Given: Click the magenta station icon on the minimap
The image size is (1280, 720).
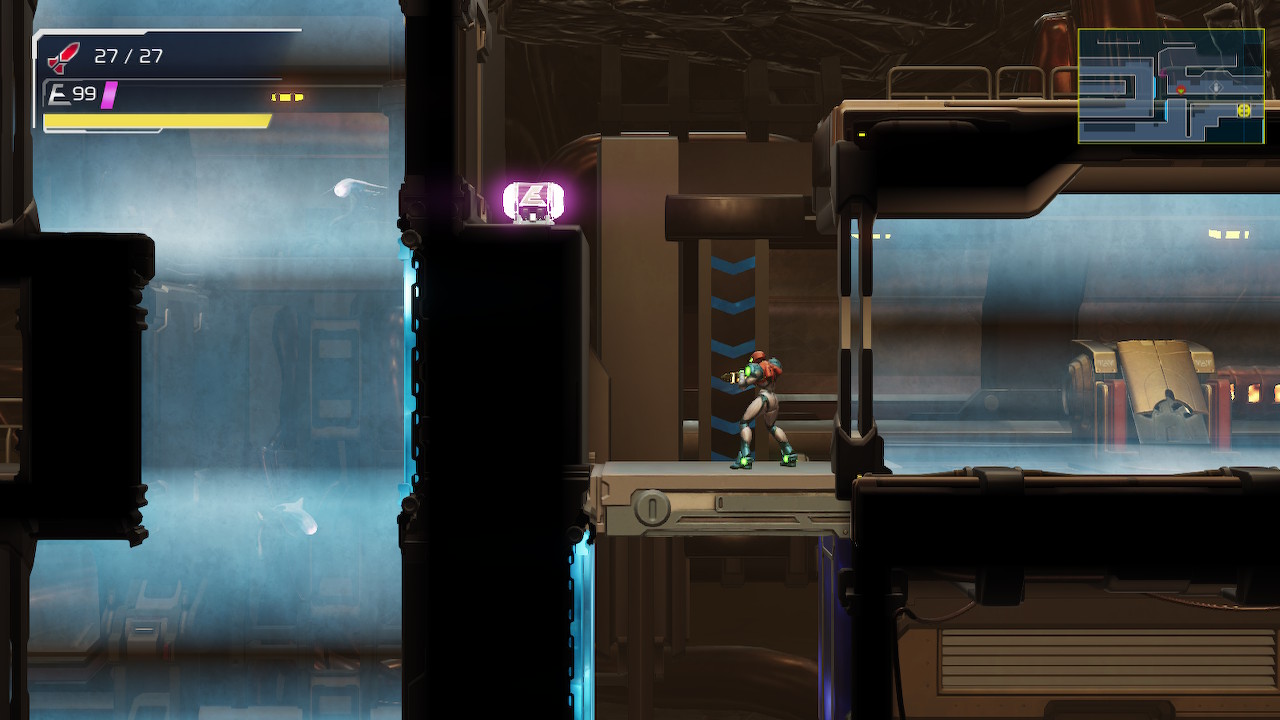Looking at the screenshot, I should point(1163,73).
